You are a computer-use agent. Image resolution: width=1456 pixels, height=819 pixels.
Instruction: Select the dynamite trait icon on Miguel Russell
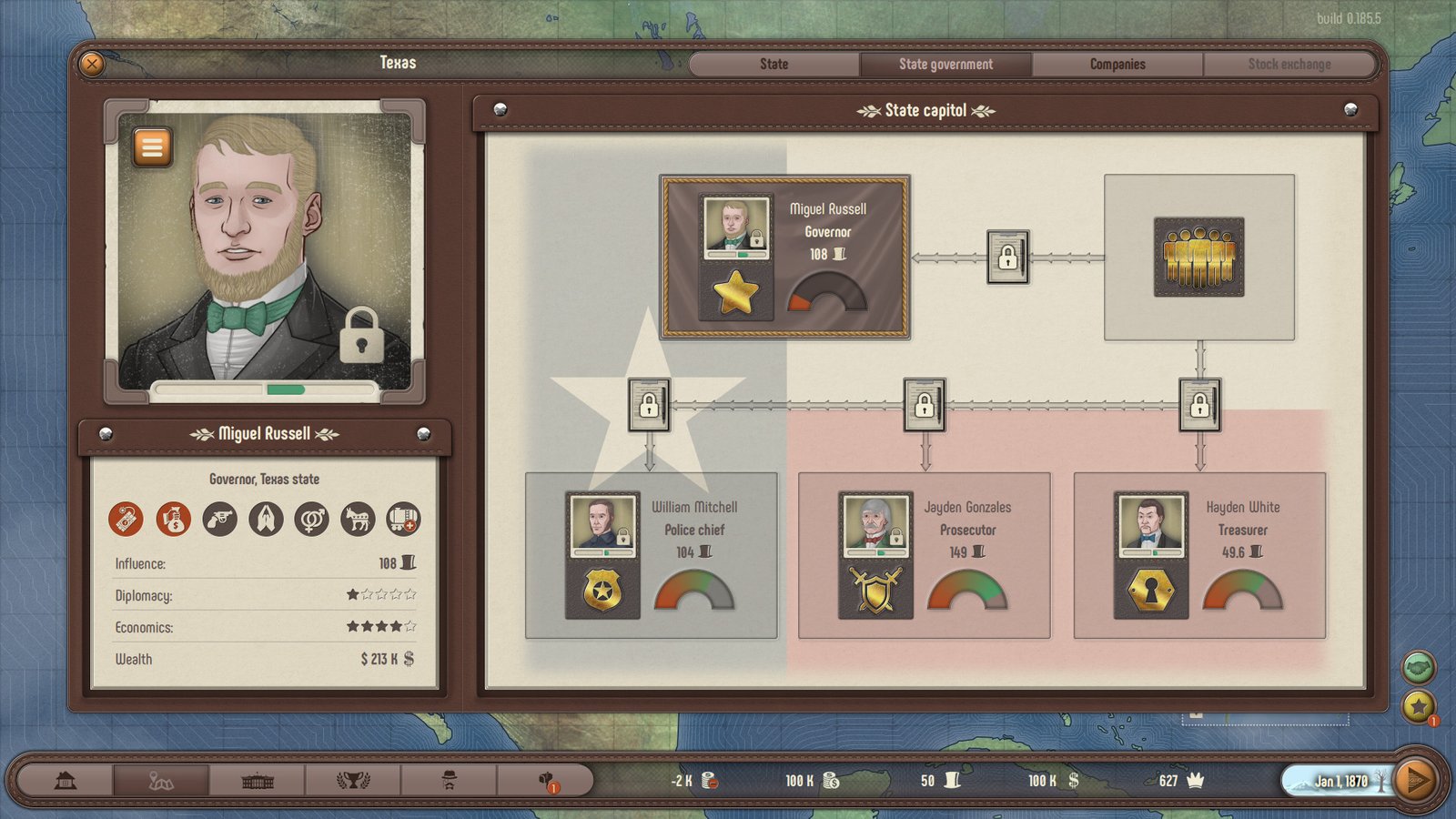126,520
